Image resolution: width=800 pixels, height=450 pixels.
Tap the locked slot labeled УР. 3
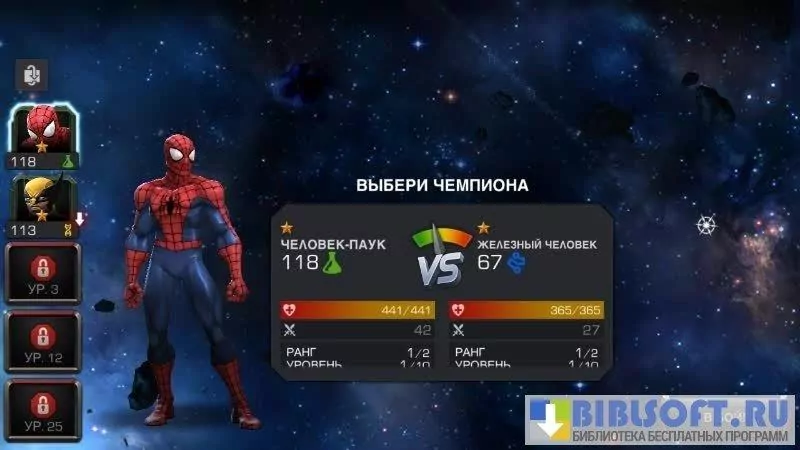42,272
